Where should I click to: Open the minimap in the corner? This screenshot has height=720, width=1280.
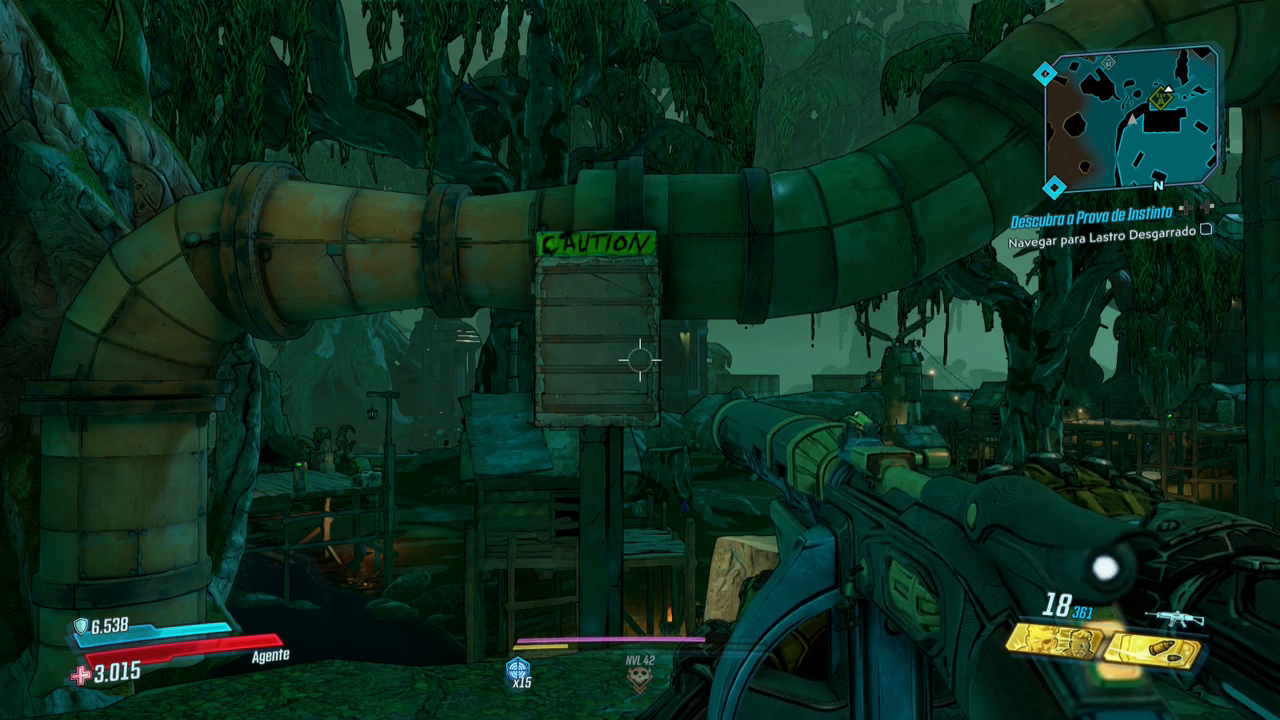[x=1132, y=118]
